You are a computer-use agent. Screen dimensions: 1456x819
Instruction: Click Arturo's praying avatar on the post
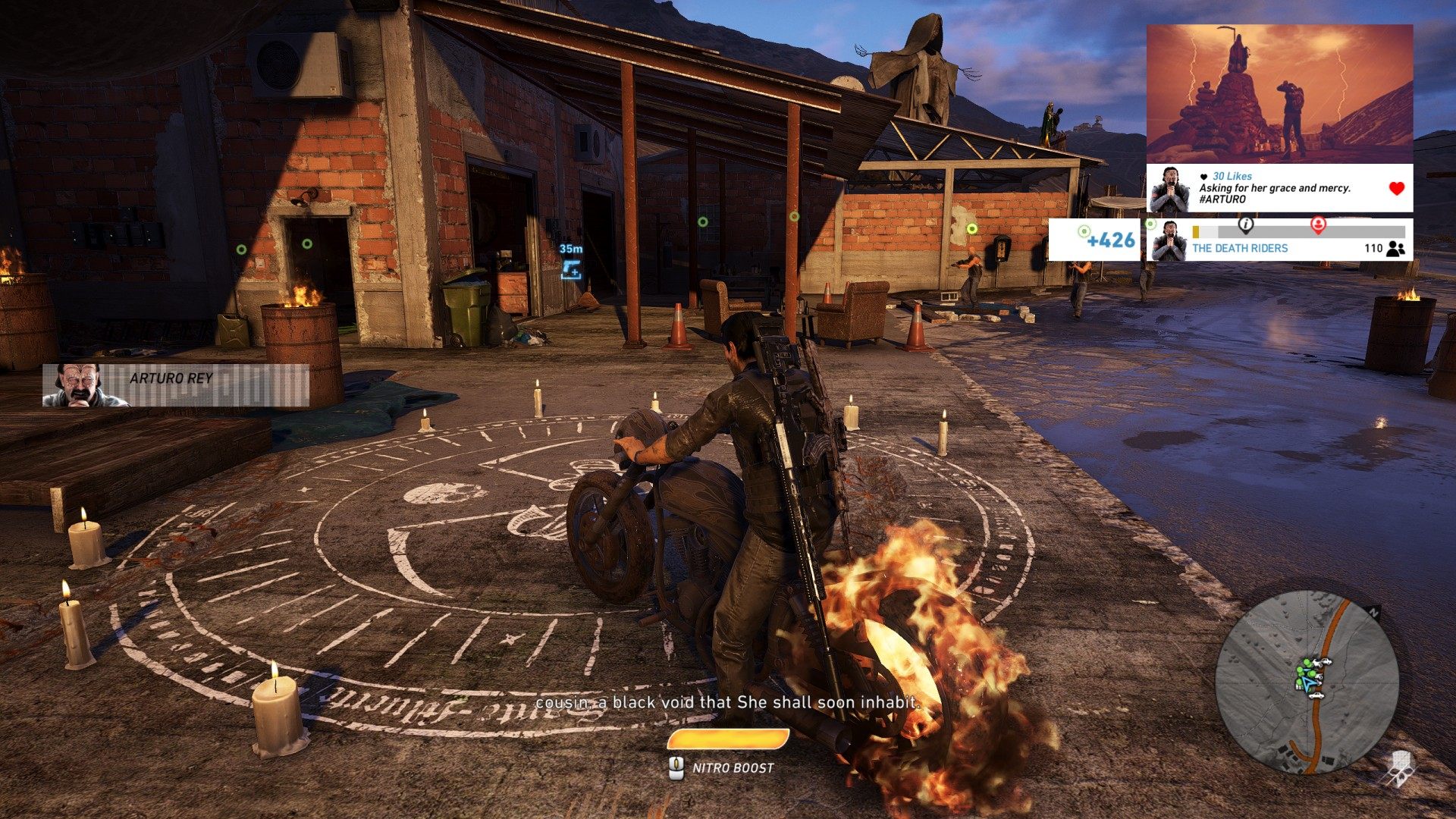coord(1169,189)
